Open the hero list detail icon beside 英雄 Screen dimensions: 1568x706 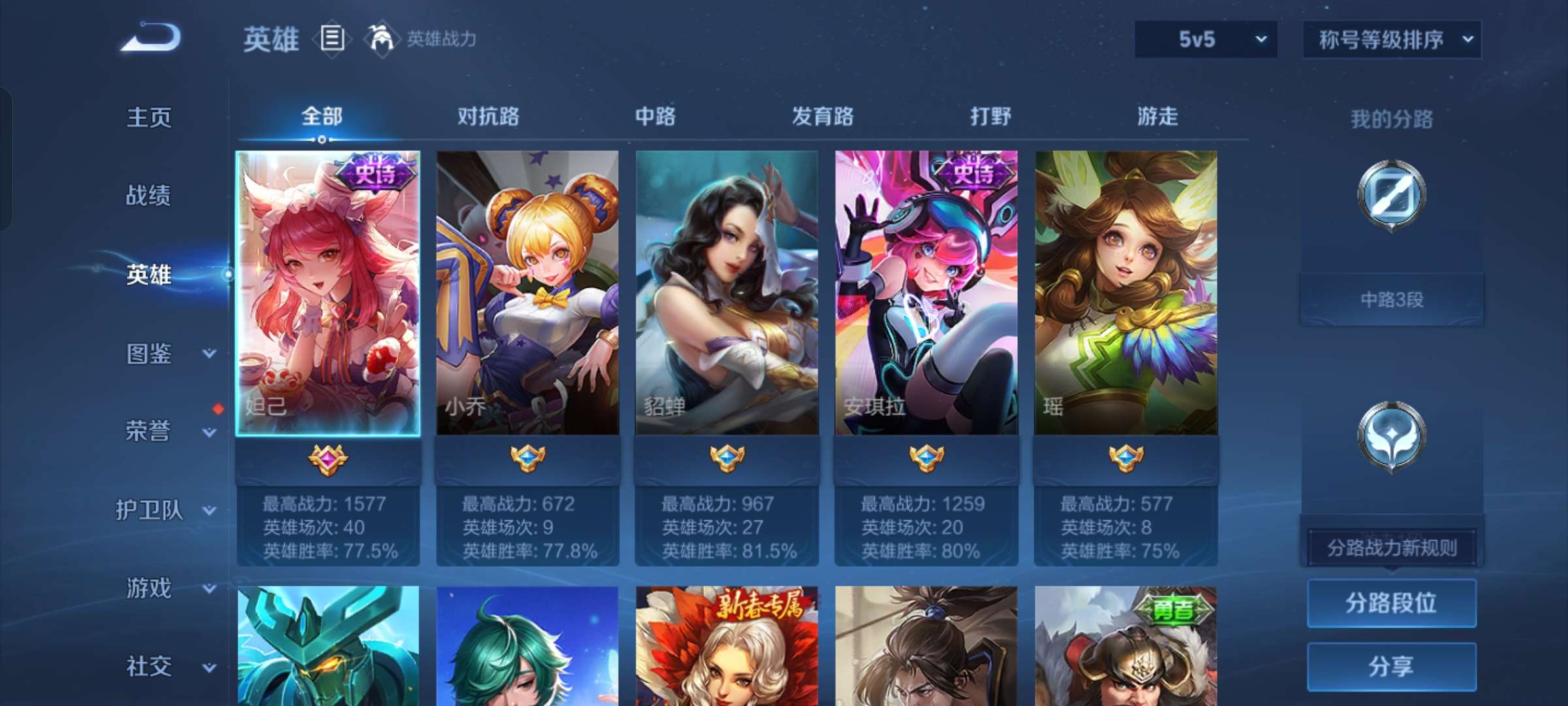click(332, 39)
